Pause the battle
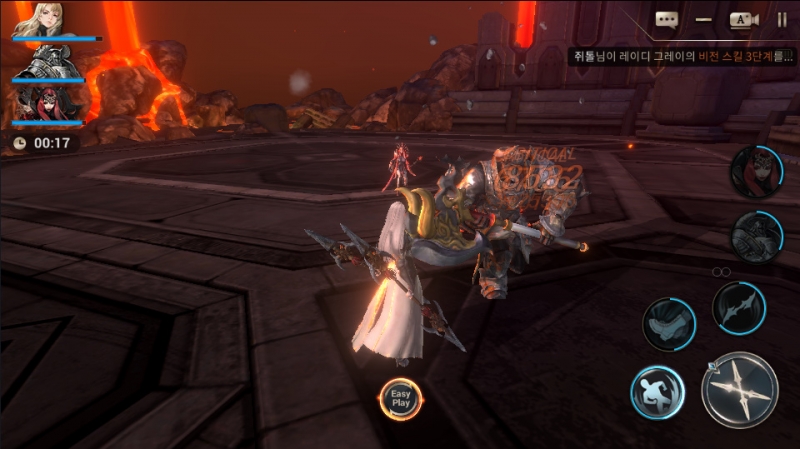This screenshot has width=800, height=449. click(782, 19)
